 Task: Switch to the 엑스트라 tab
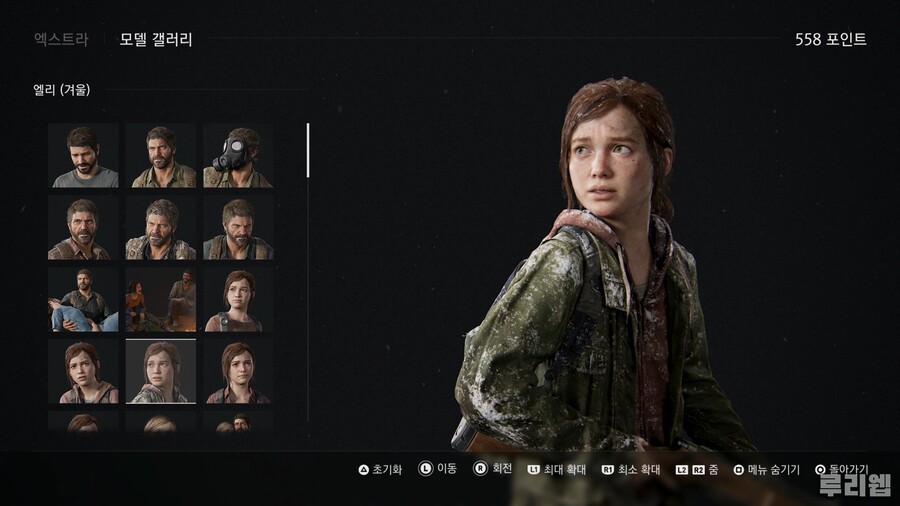coord(61,40)
